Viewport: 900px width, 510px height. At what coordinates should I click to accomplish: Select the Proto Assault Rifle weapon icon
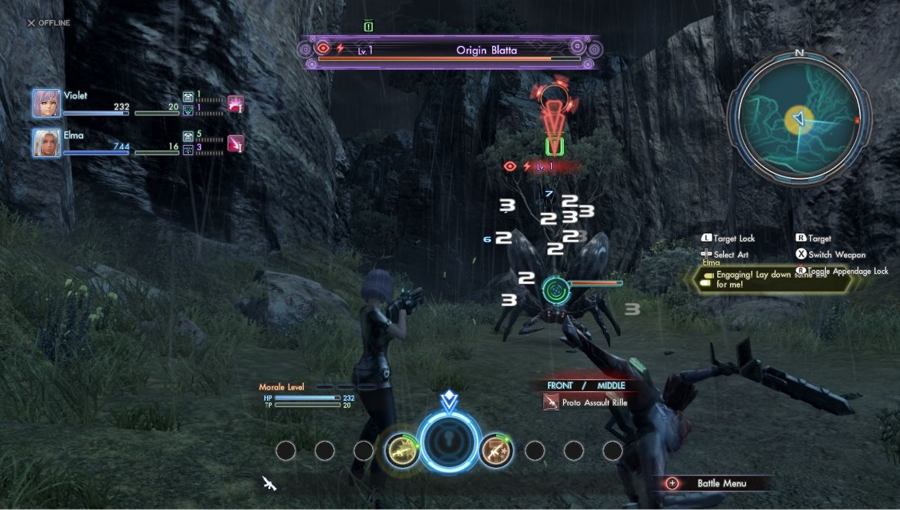(x=551, y=402)
